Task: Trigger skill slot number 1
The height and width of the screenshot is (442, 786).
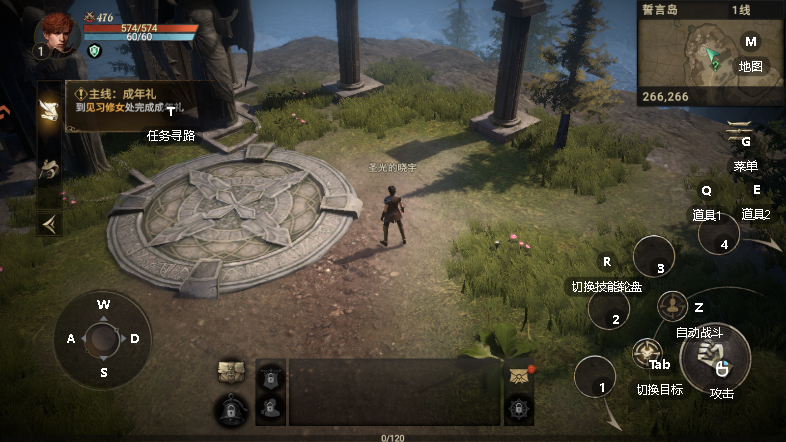Action: point(596,379)
